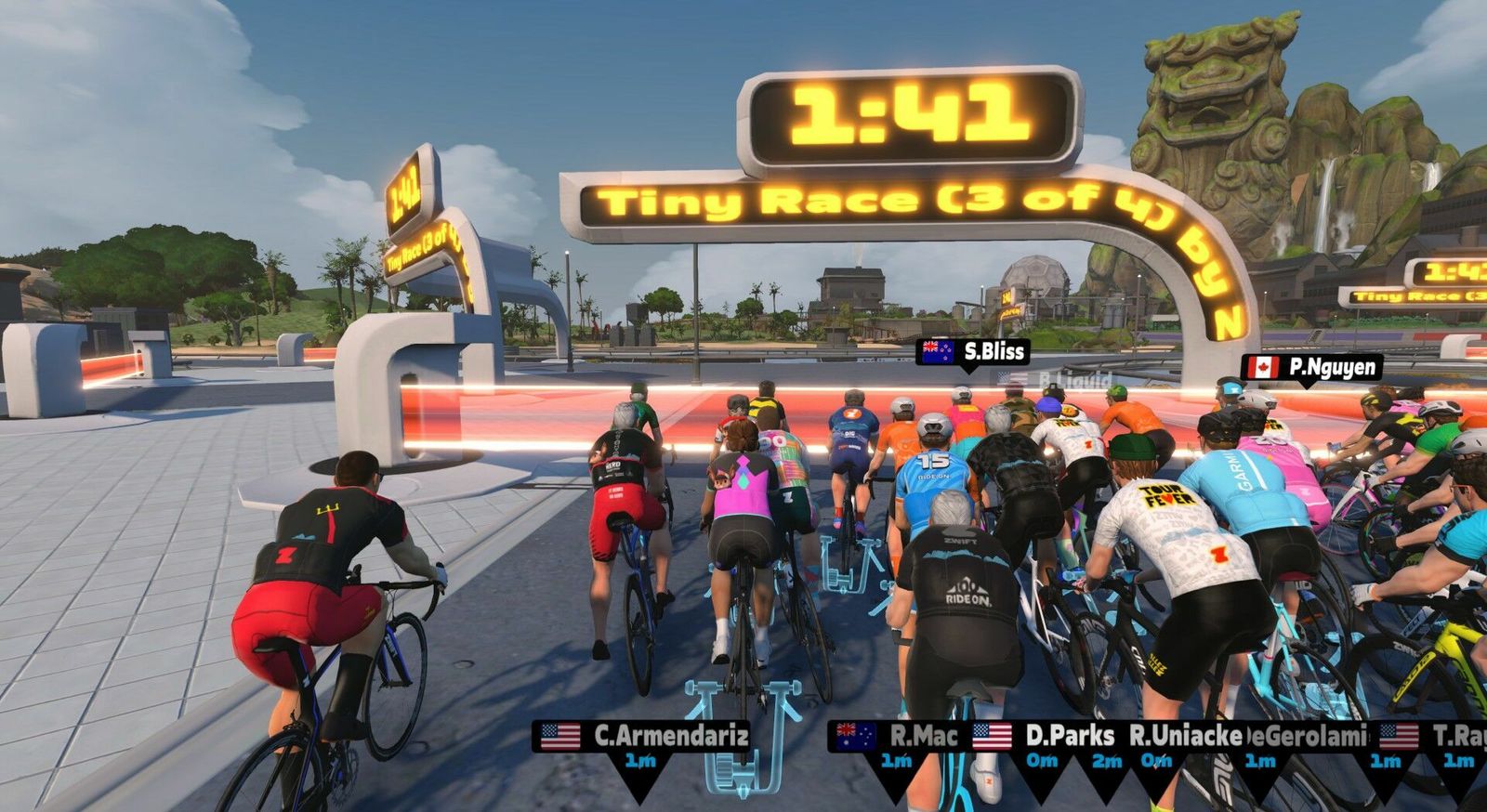Select the S.Bliss rider name tag
The height and width of the screenshot is (812, 1487).
click(x=972, y=351)
